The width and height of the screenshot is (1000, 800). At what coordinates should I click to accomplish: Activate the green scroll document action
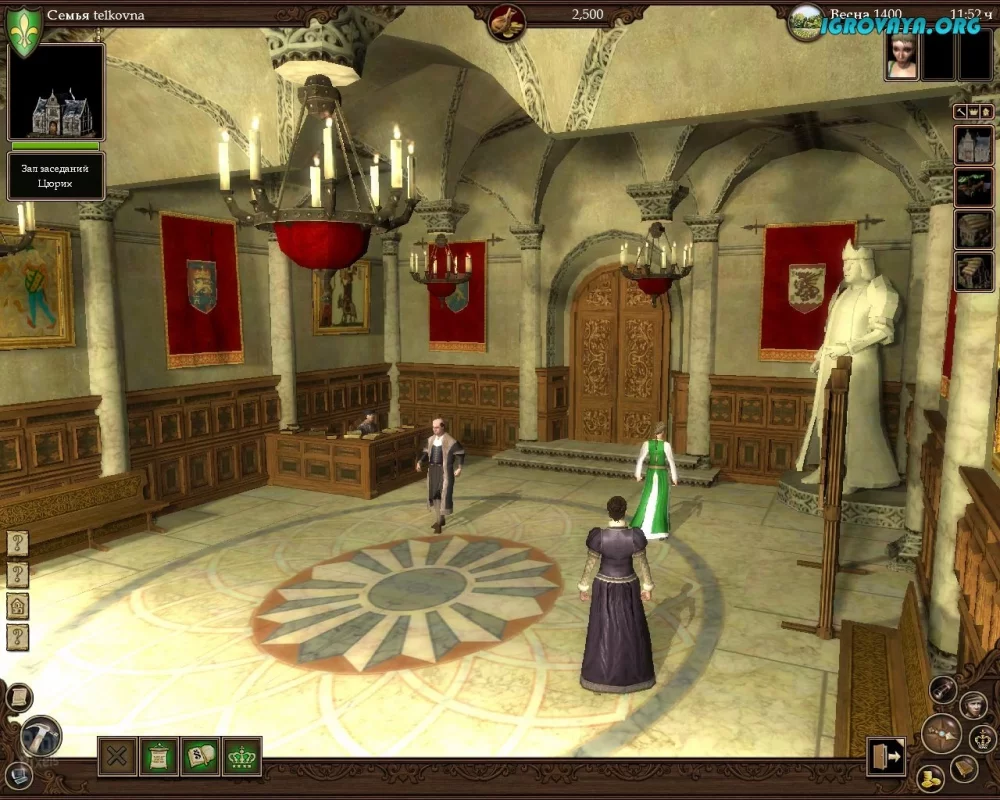[159, 756]
